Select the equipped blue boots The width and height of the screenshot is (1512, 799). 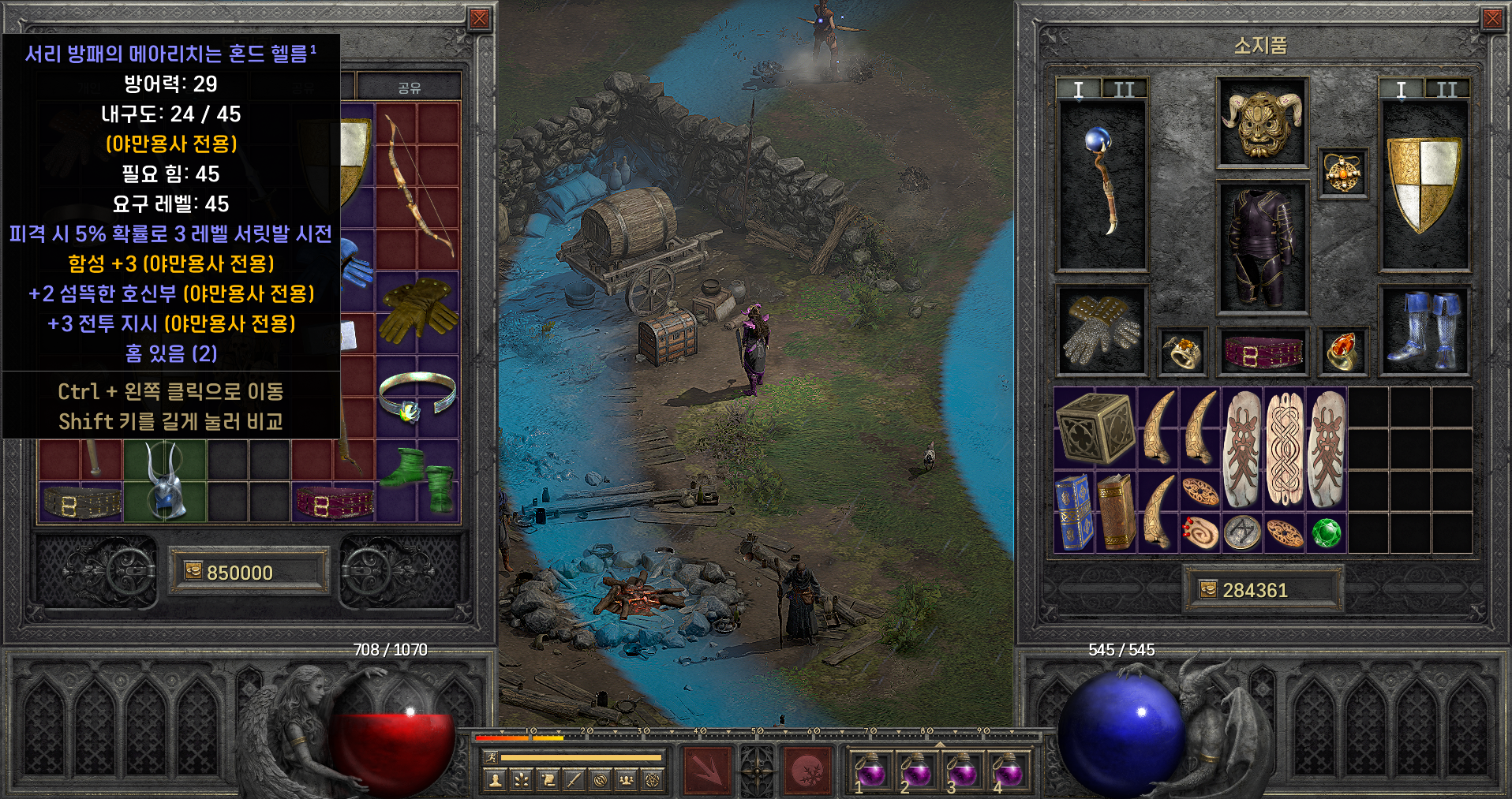pyautogui.click(x=1424, y=330)
